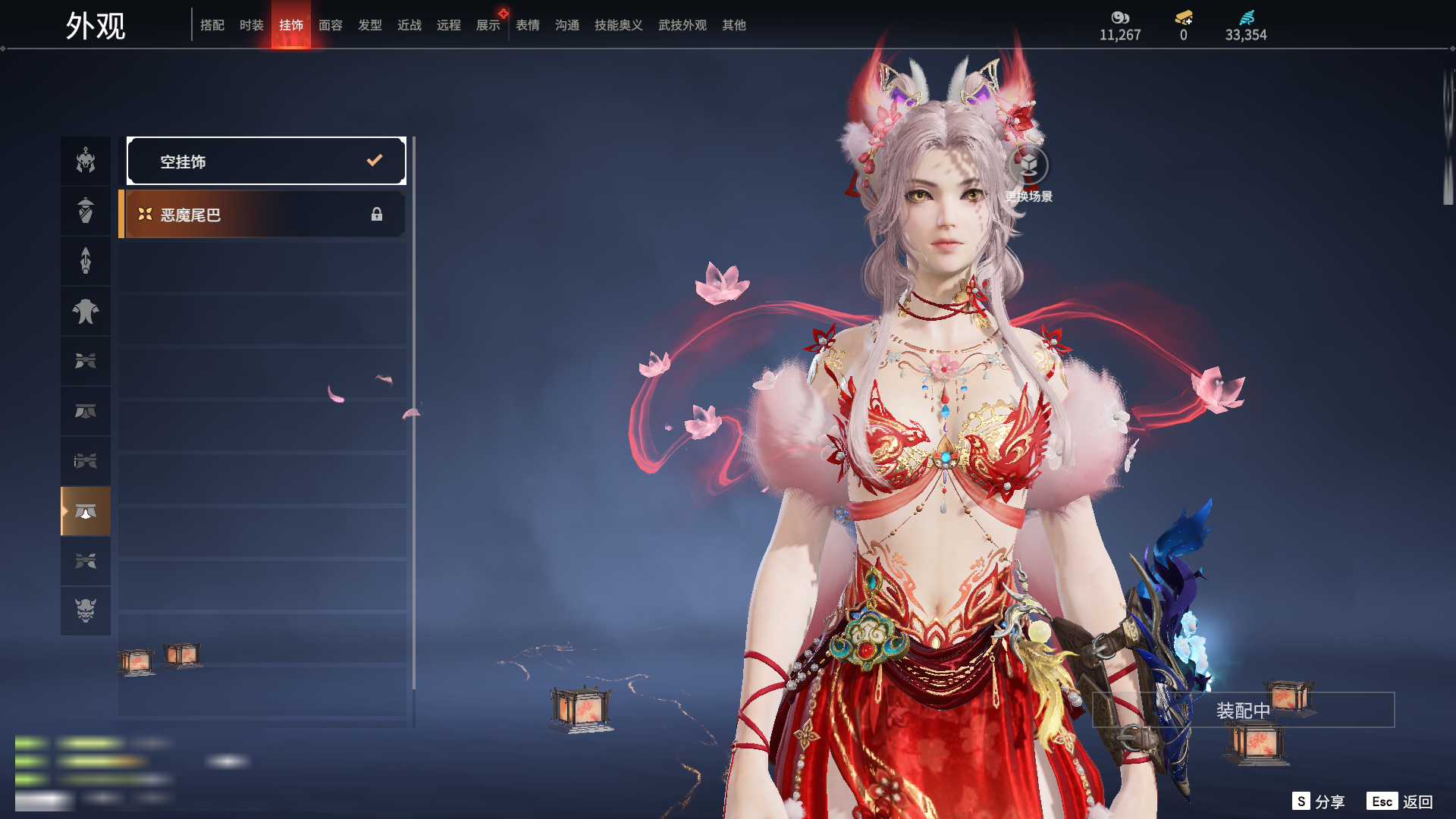1456x819 pixels.
Task: Open the 近战 tab
Action: tap(409, 25)
